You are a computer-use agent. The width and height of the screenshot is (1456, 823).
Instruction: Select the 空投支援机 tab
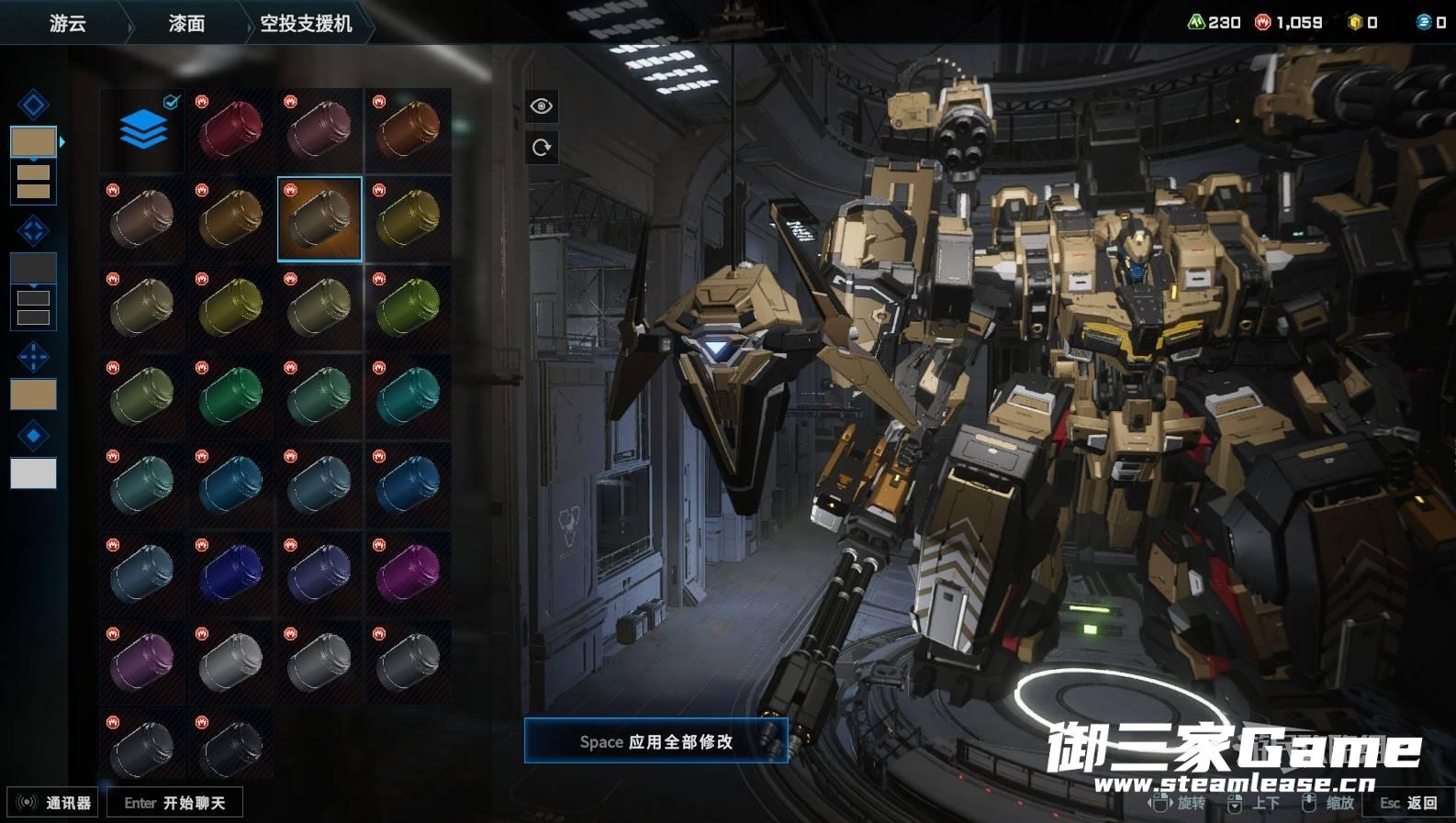(306, 23)
